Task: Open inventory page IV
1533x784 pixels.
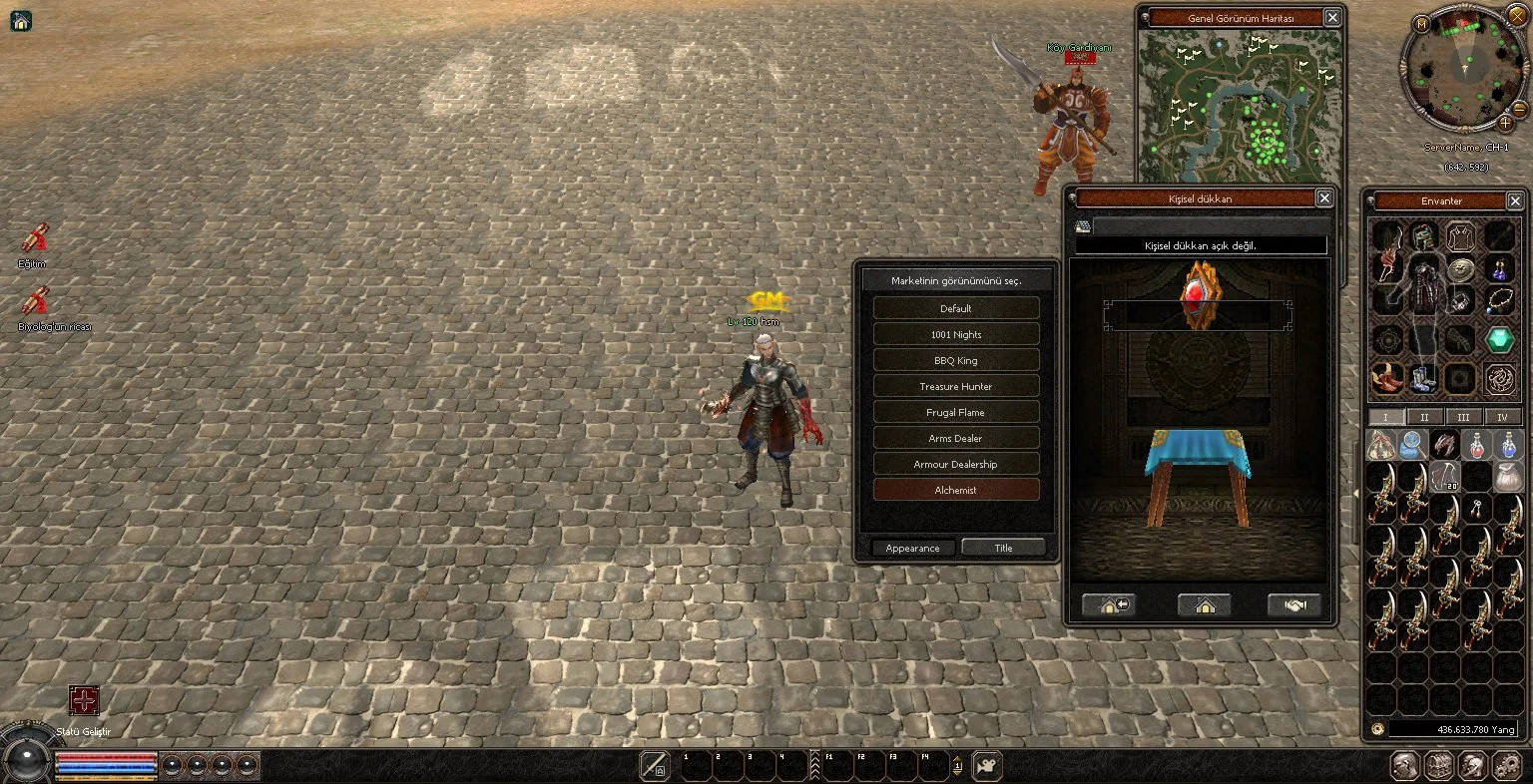Action: (1502, 417)
